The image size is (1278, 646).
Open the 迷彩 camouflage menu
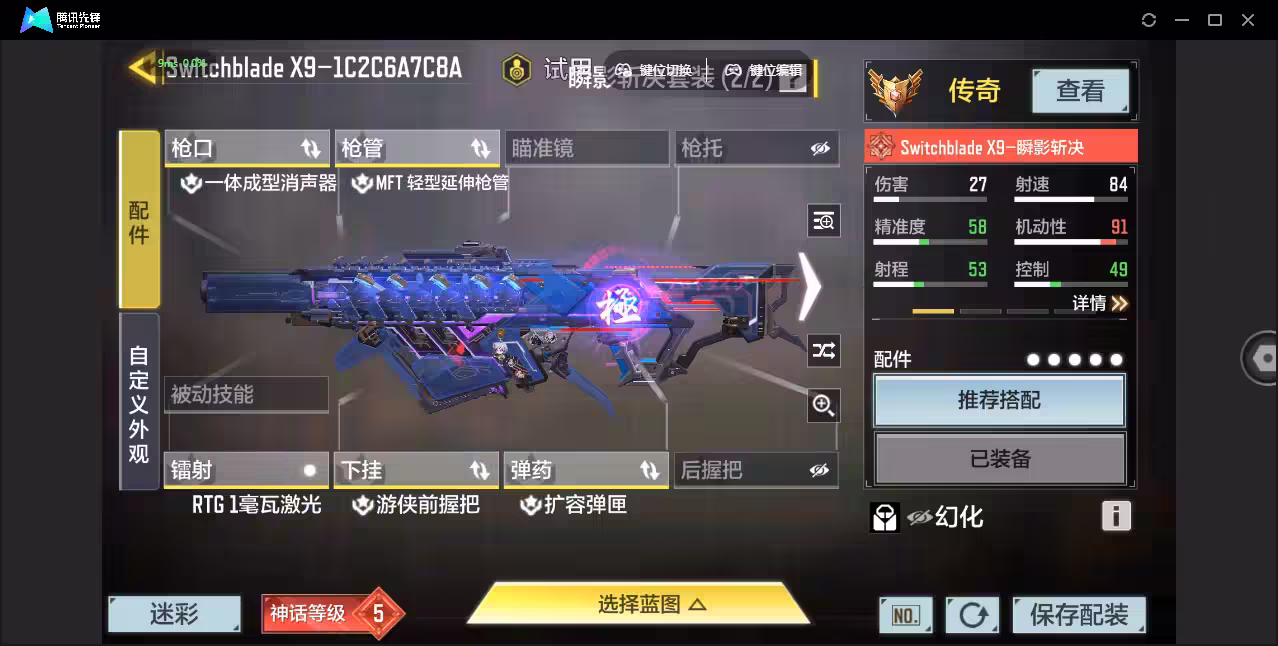click(174, 614)
